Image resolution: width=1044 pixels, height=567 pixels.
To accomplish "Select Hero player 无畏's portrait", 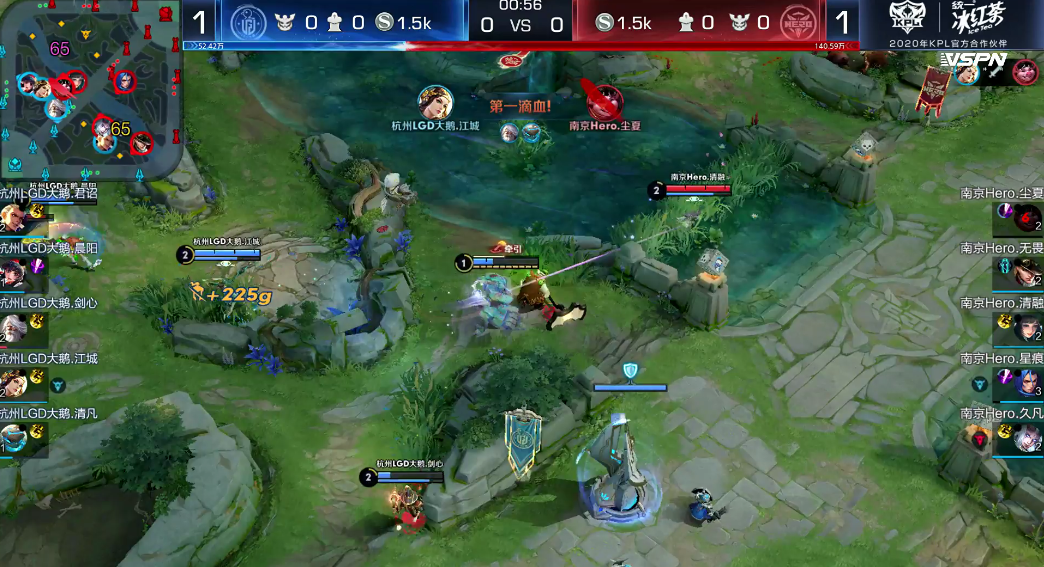I will click(x=1027, y=272).
